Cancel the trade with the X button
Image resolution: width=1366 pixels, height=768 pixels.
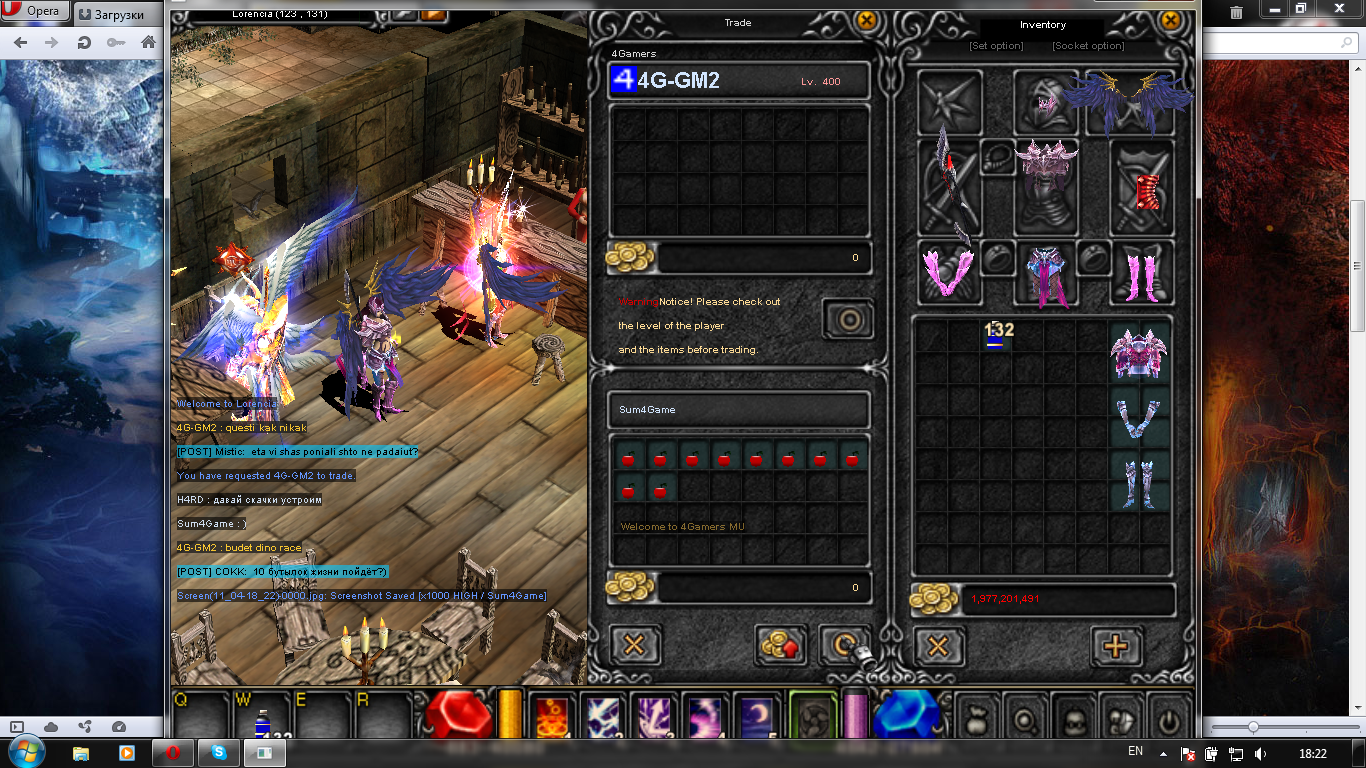pyautogui.click(x=634, y=645)
